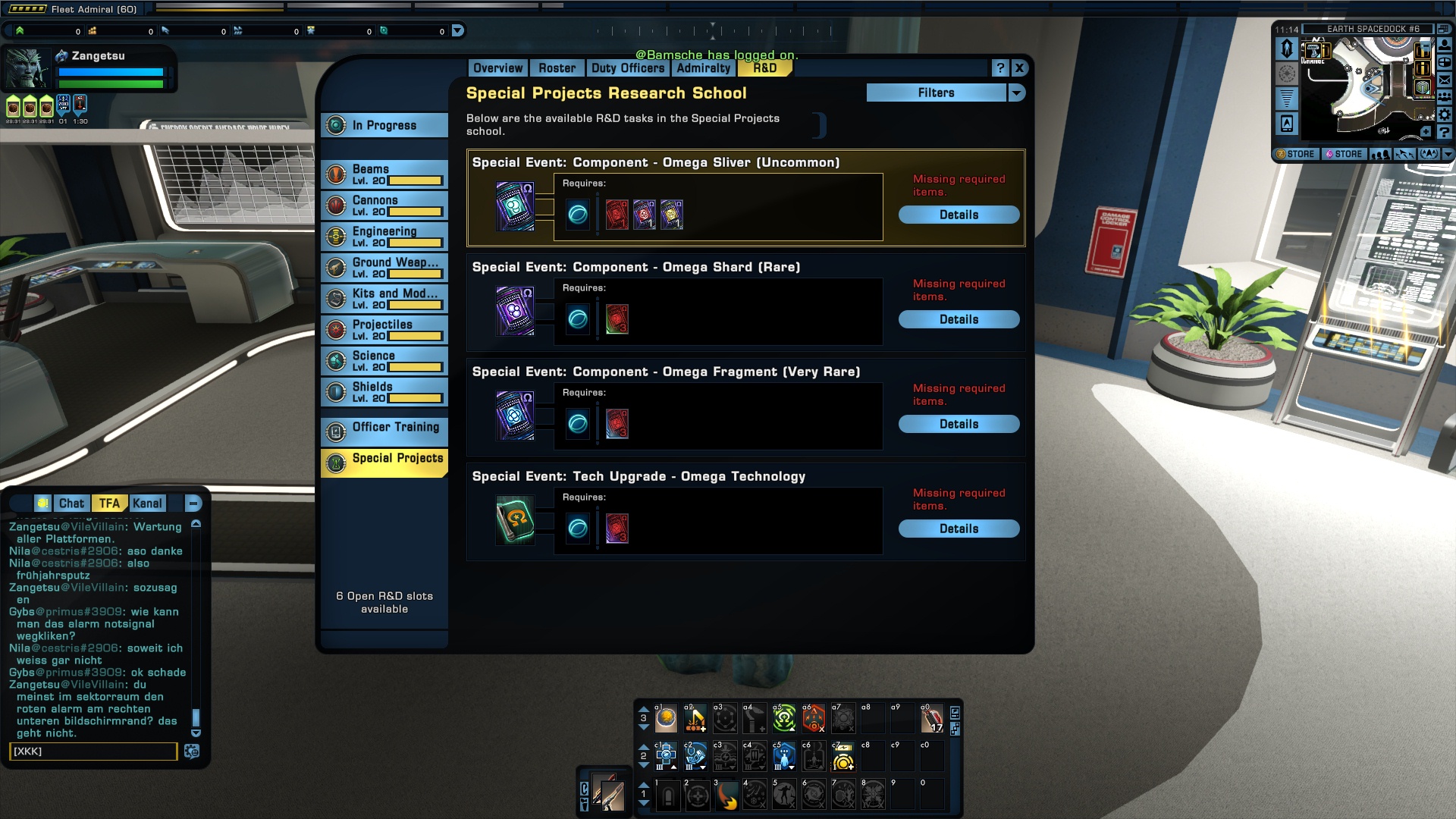This screenshot has width=1456, height=819.
Task: Open Details for Omega Fragment component
Action: [959, 424]
